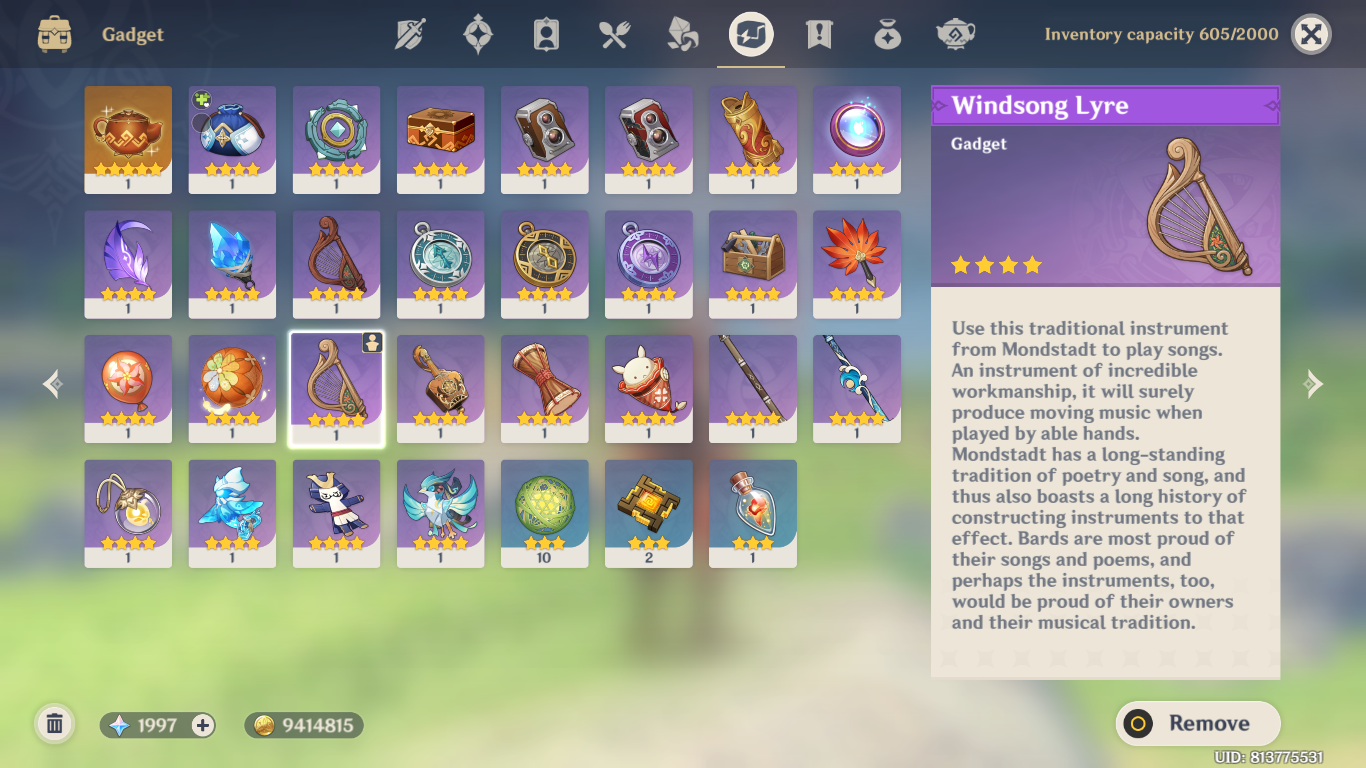Open the Food tab with crossed utensils

pyautogui.click(x=614, y=35)
